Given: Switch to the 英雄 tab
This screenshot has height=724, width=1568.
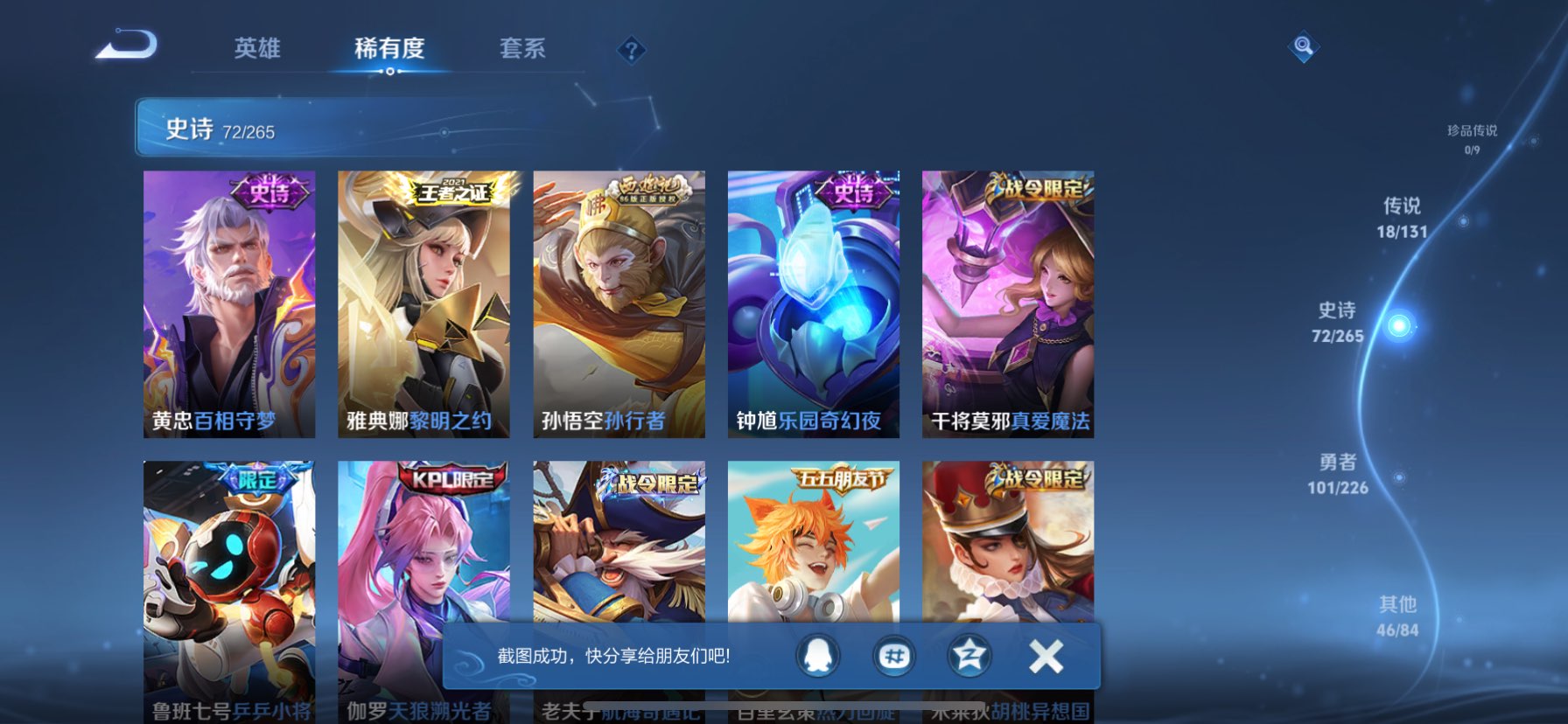Looking at the screenshot, I should [257, 50].
